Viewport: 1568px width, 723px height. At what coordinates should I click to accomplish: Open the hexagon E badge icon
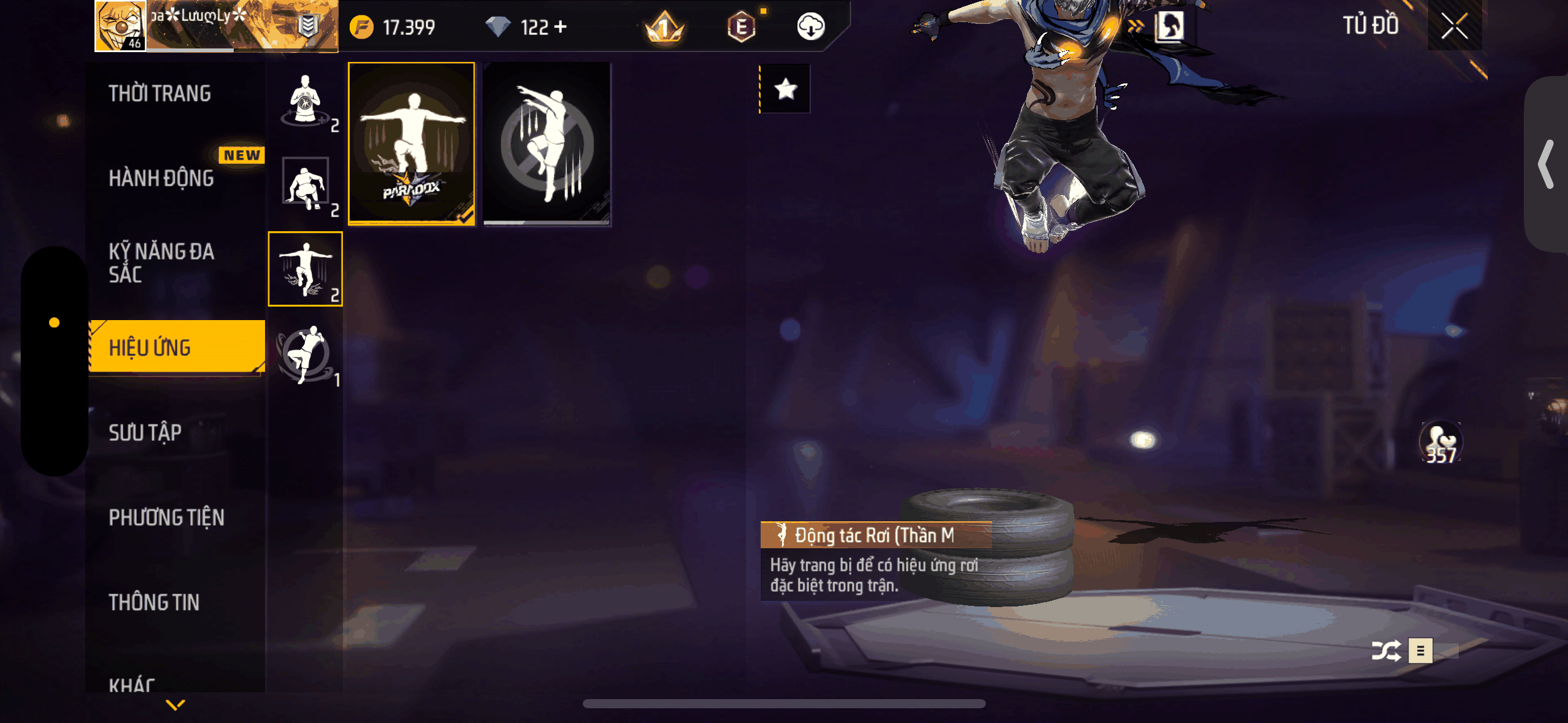[741, 27]
